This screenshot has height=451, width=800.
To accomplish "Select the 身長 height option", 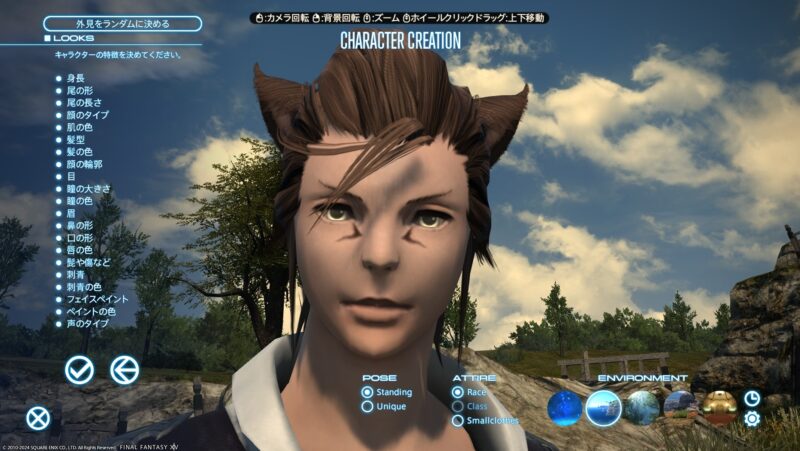I will [x=75, y=78].
